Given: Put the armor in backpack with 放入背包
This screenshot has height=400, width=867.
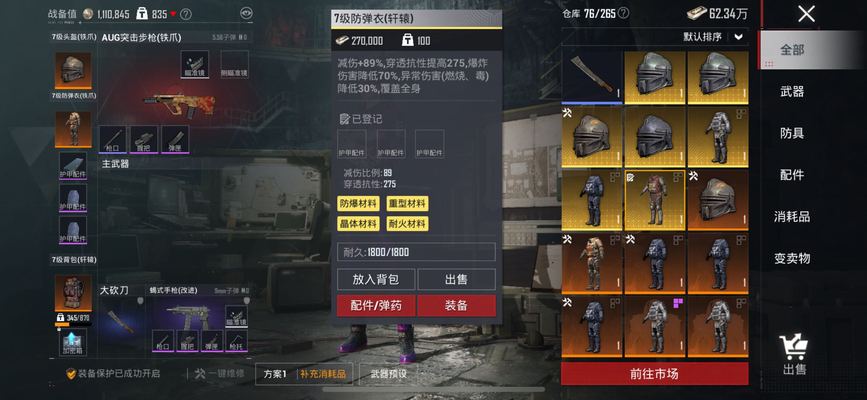Looking at the screenshot, I should (376, 279).
